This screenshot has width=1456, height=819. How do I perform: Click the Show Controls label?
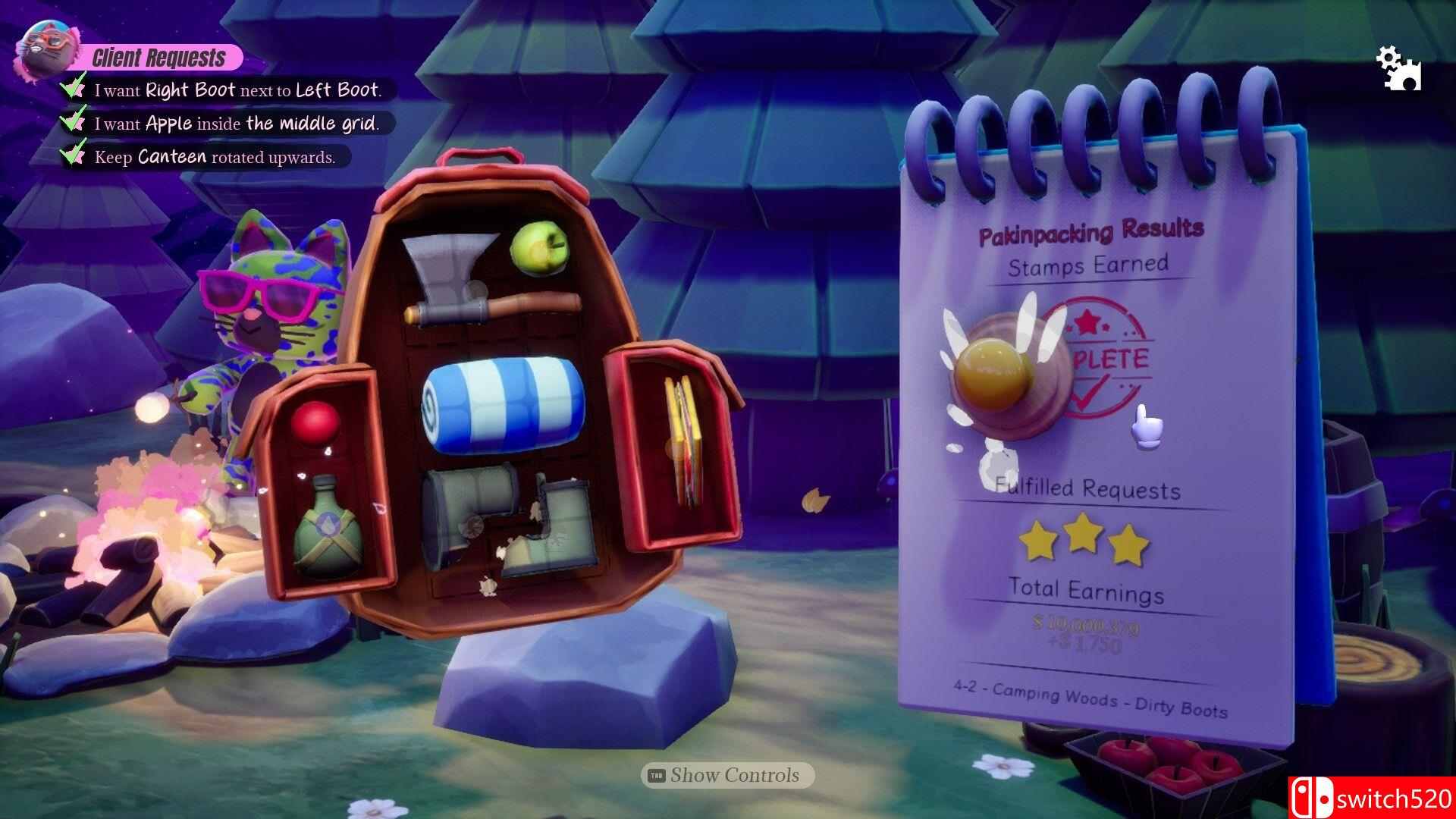tap(728, 775)
